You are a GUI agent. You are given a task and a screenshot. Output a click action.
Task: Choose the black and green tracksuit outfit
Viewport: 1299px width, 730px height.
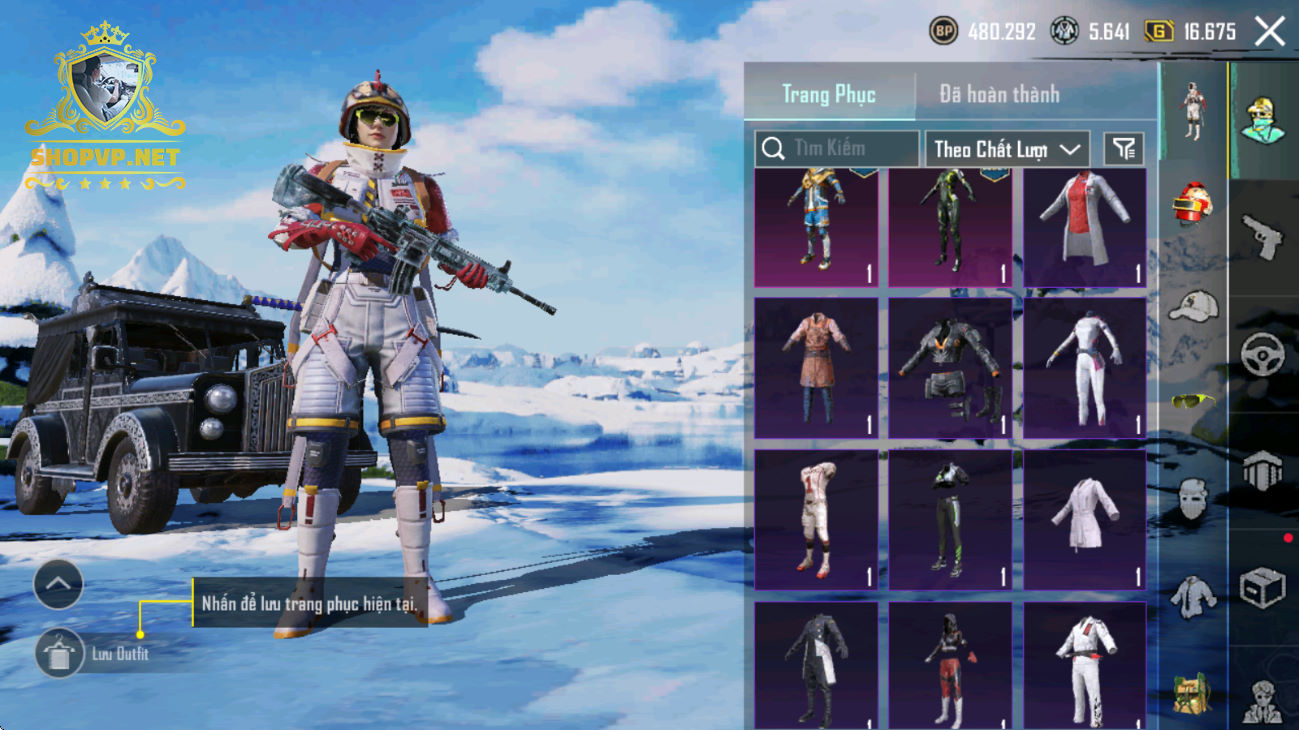click(950, 520)
